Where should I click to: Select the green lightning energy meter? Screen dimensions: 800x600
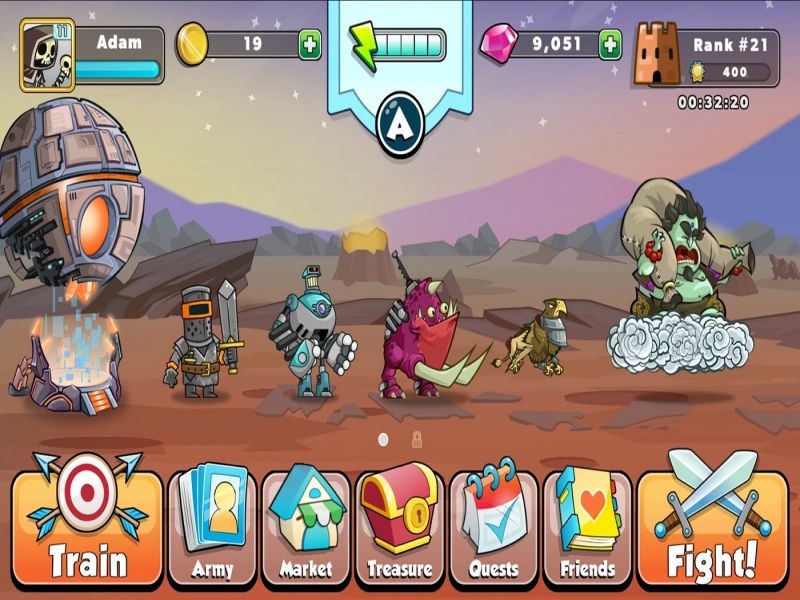tap(398, 45)
